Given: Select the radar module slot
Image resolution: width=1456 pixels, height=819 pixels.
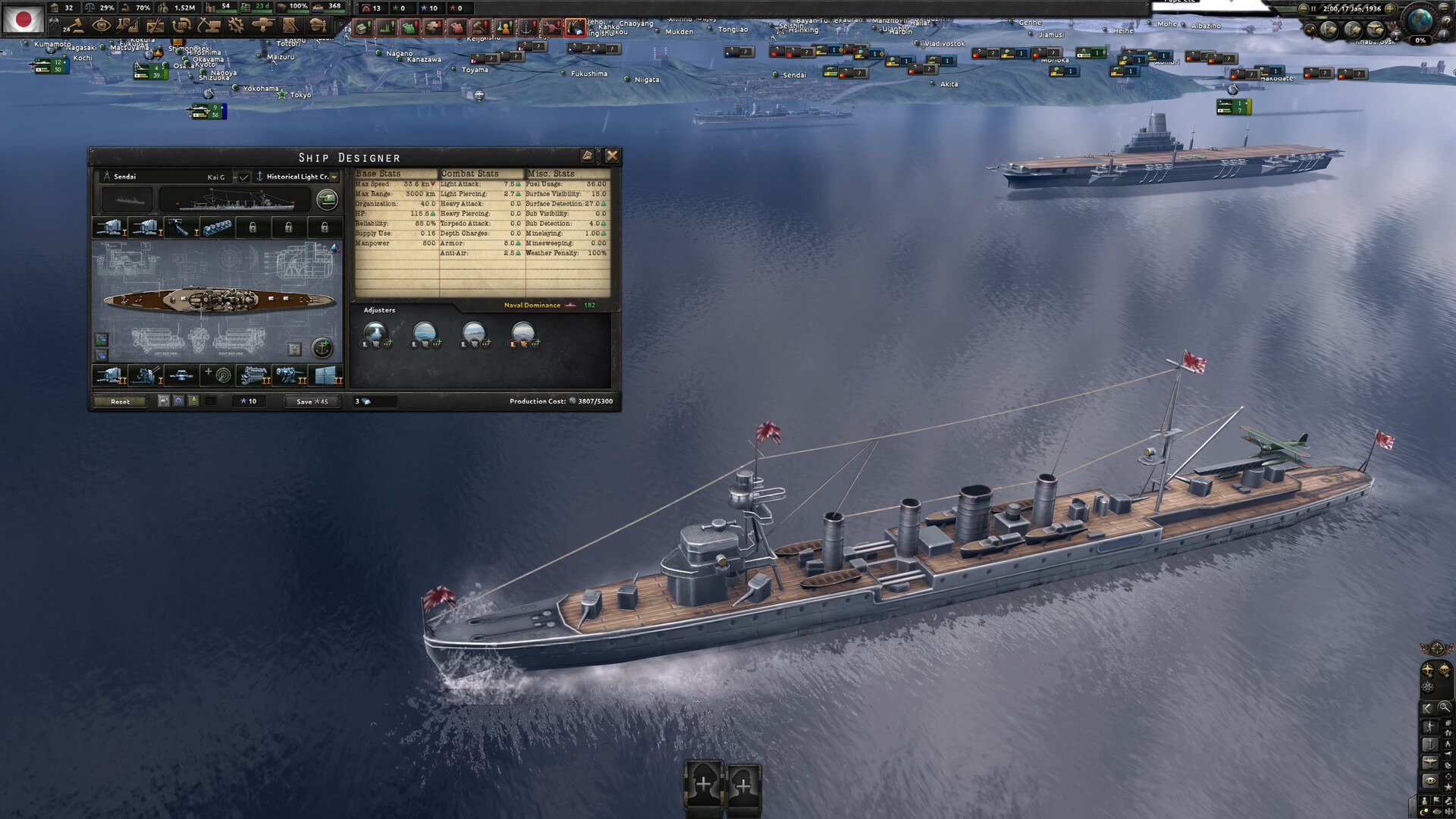Looking at the screenshot, I should click(216, 375).
